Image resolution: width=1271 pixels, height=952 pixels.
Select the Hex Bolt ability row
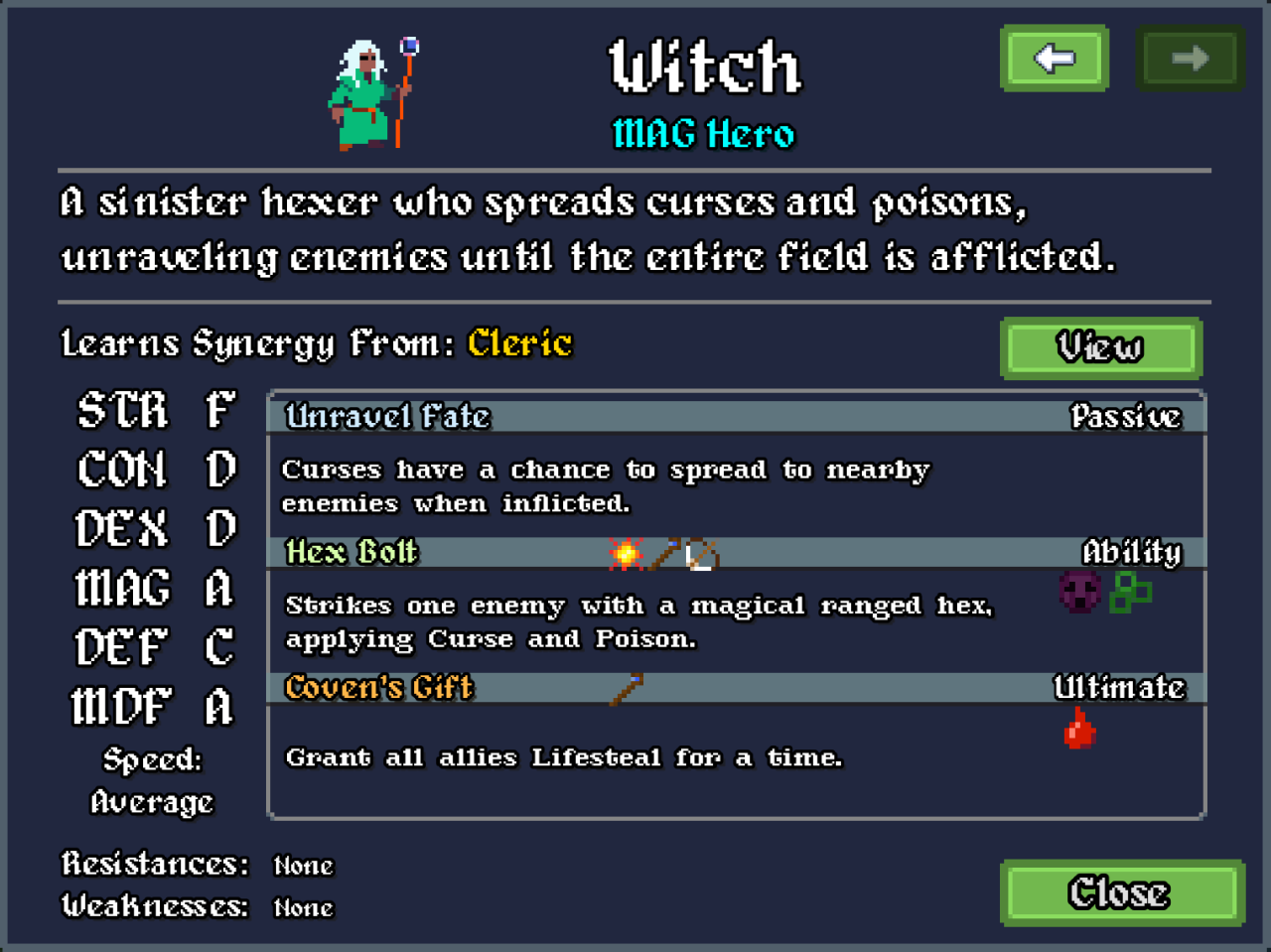pos(735,552)
